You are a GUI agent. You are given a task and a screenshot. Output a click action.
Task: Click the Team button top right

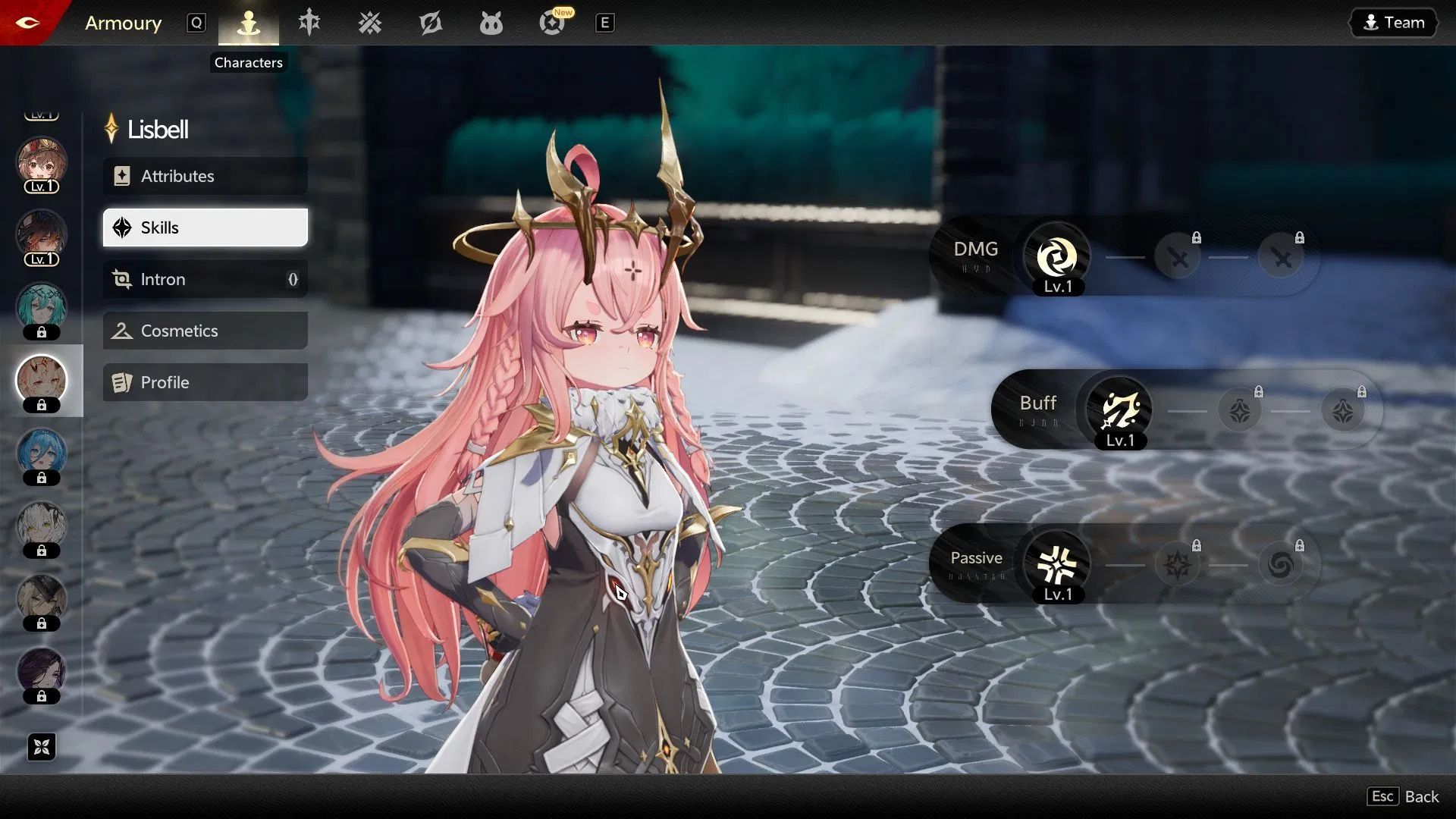pyautogui.click(x=1393, y=22)
